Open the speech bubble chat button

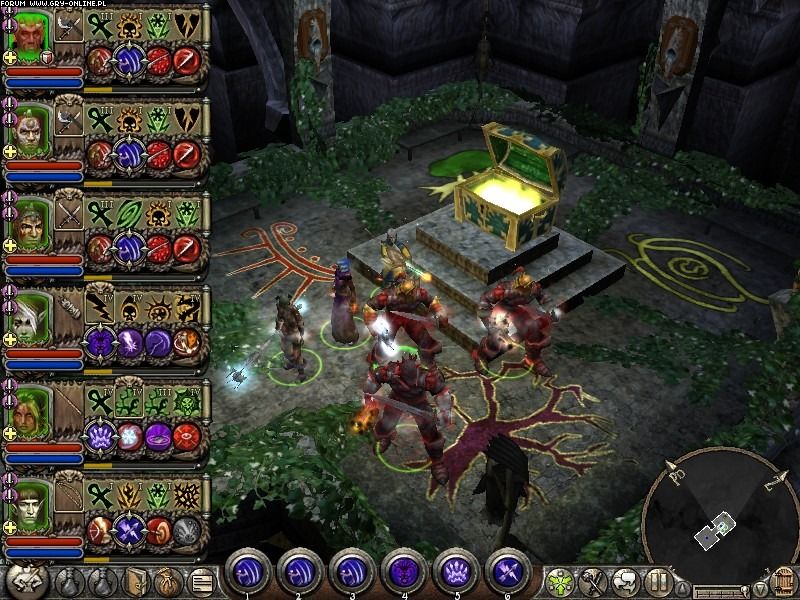(624, 579)
